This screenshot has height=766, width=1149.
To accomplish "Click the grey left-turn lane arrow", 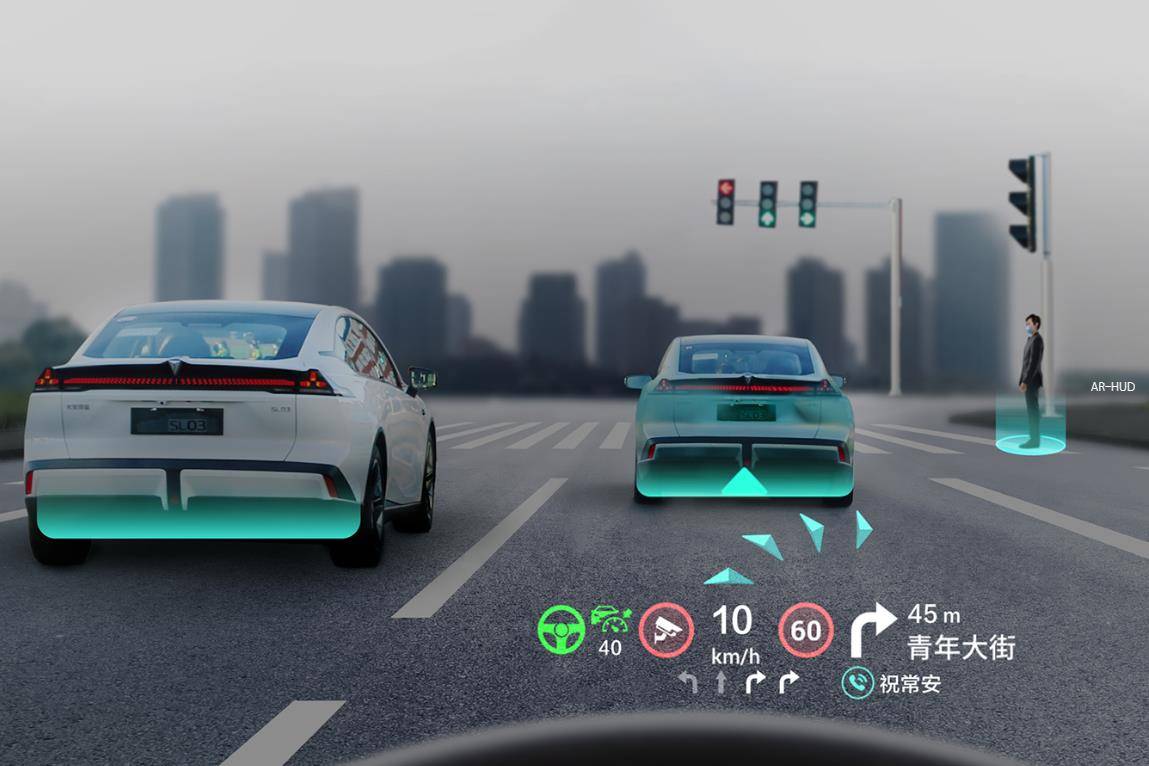I will tap(688, 682).
